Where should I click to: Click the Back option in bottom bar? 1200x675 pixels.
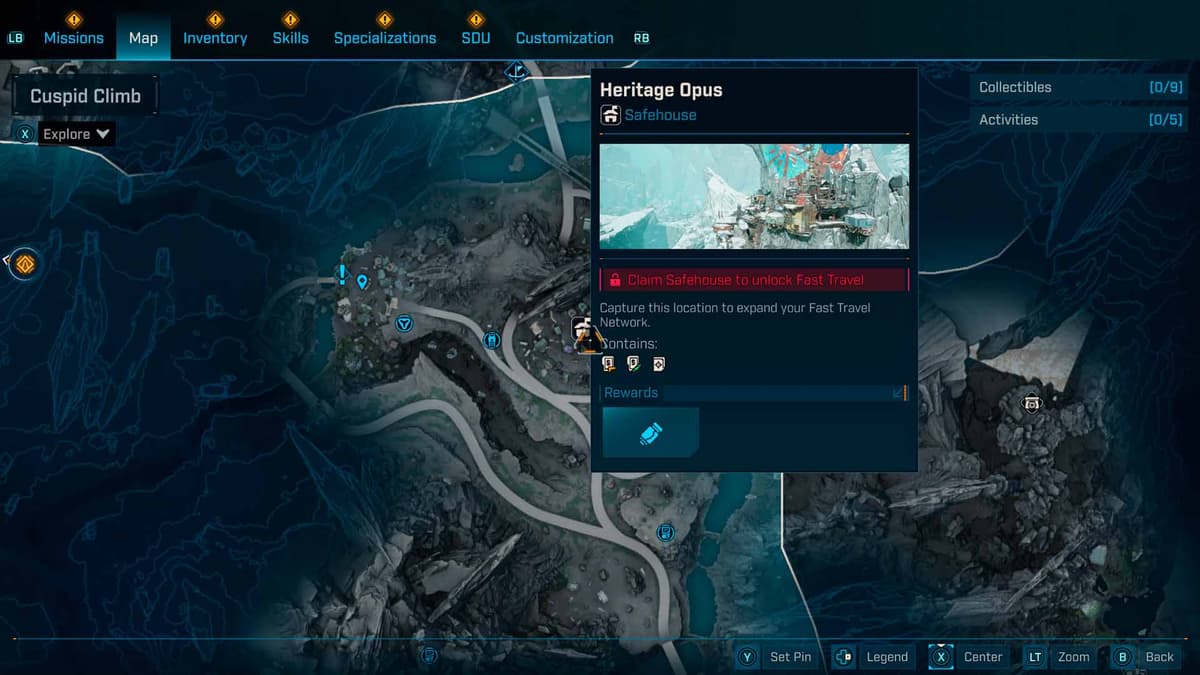click(1145, 657)
